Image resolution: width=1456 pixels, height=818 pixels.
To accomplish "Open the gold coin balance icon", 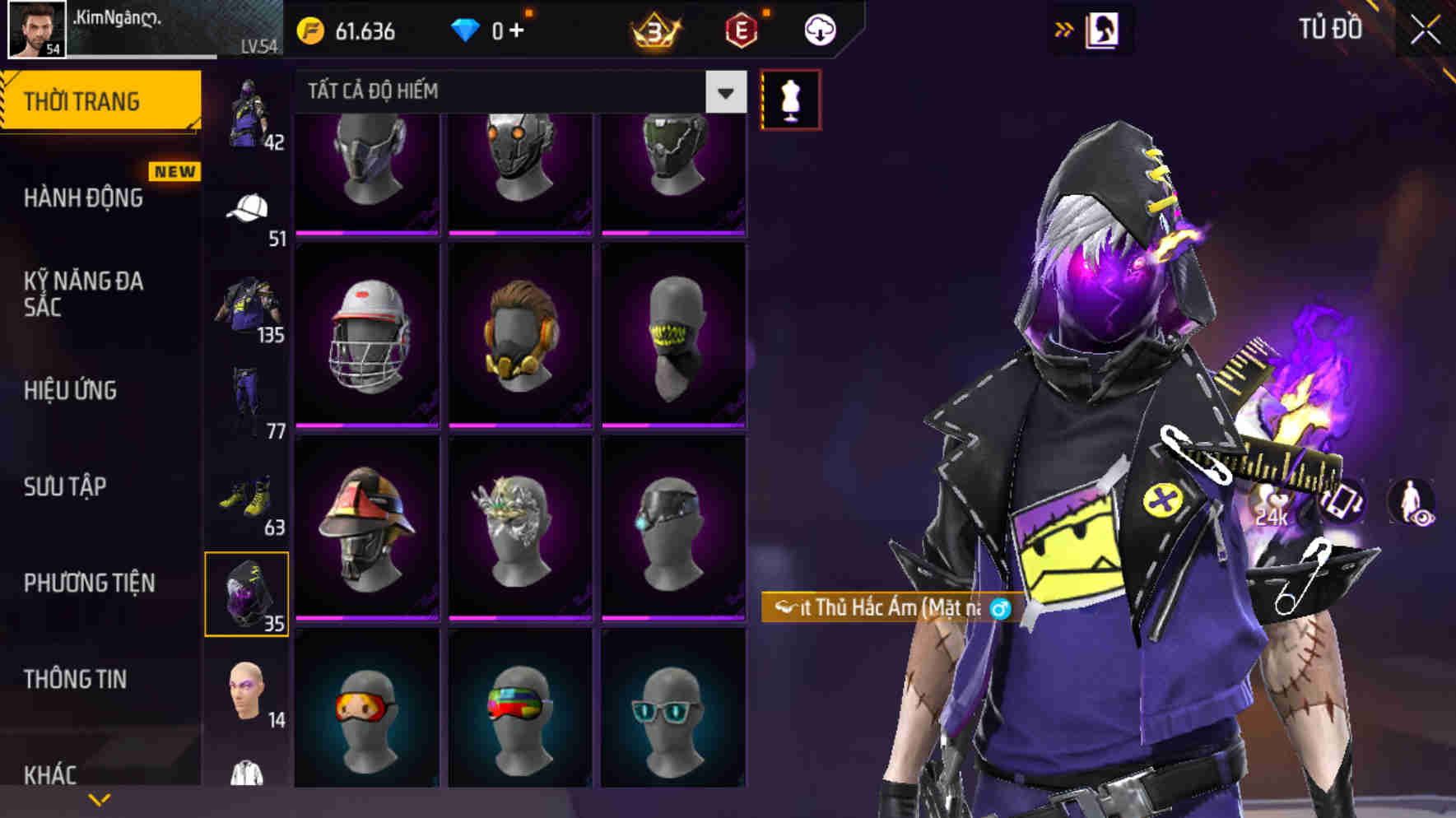I will (309, 31).
